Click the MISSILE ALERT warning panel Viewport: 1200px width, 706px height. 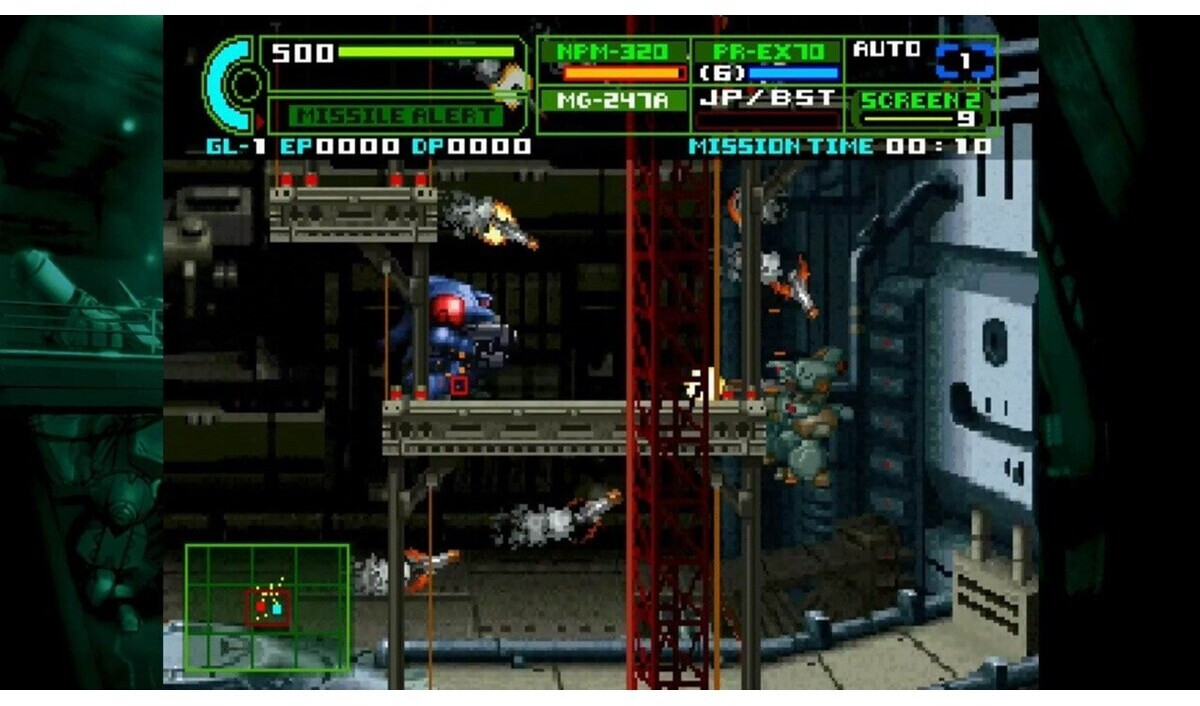pos(396,115)
